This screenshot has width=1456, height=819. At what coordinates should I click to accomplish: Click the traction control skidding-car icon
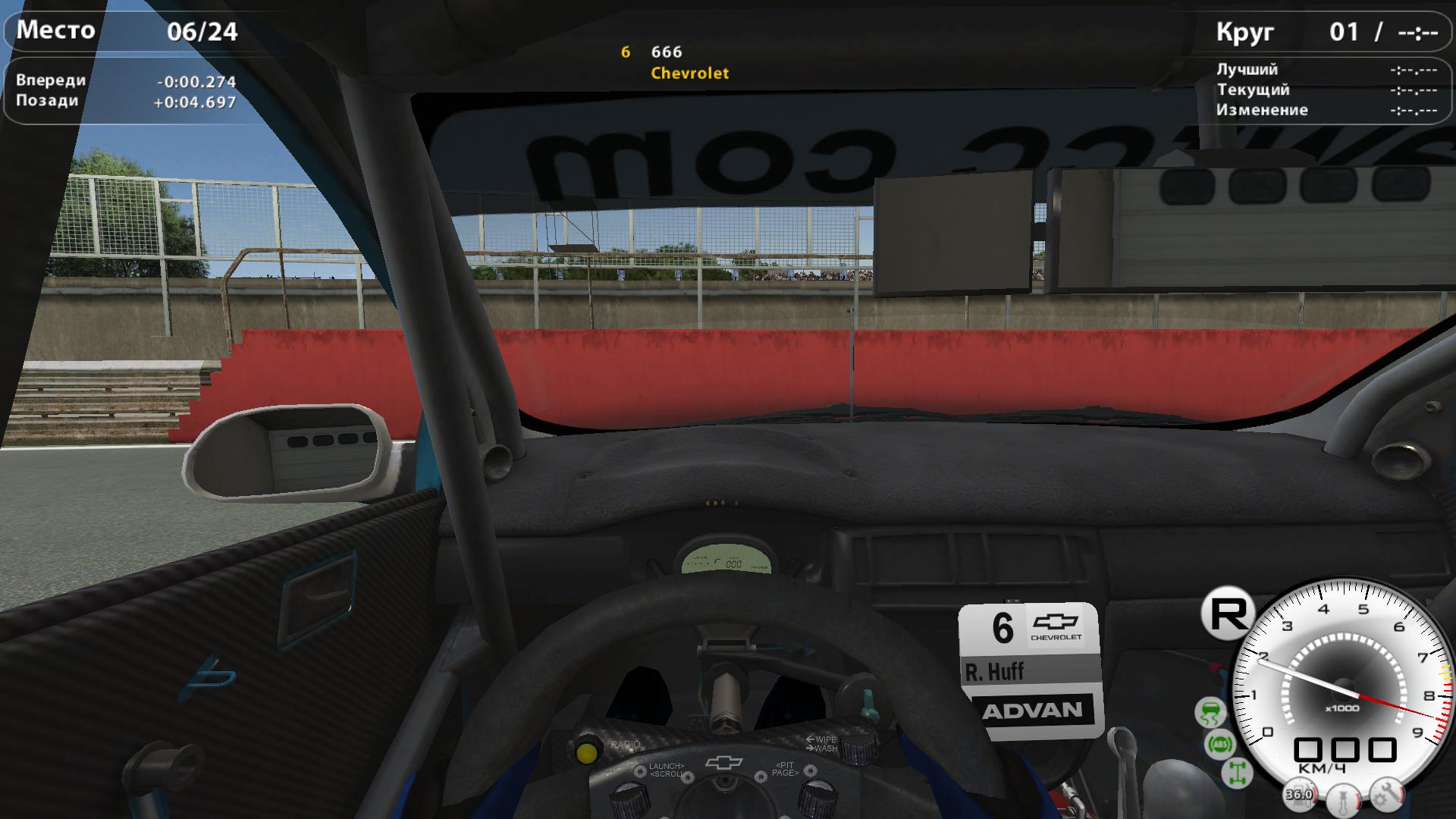pos(1210,713)
